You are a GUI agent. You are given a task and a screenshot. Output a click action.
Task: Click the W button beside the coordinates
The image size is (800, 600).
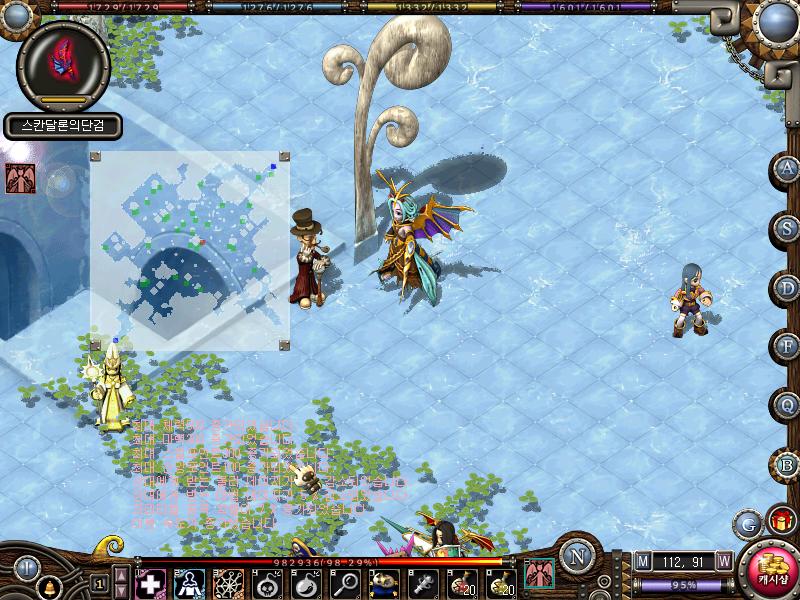pyautogui.click(x=723, y=560)
